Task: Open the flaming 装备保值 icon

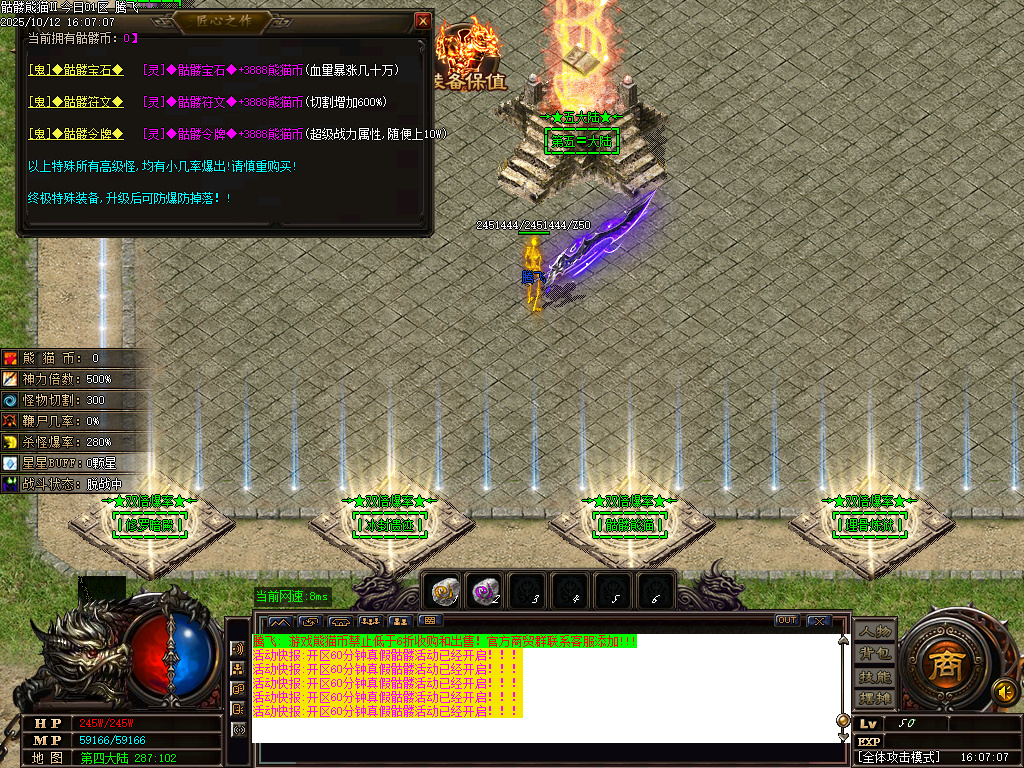Action: 469,55
